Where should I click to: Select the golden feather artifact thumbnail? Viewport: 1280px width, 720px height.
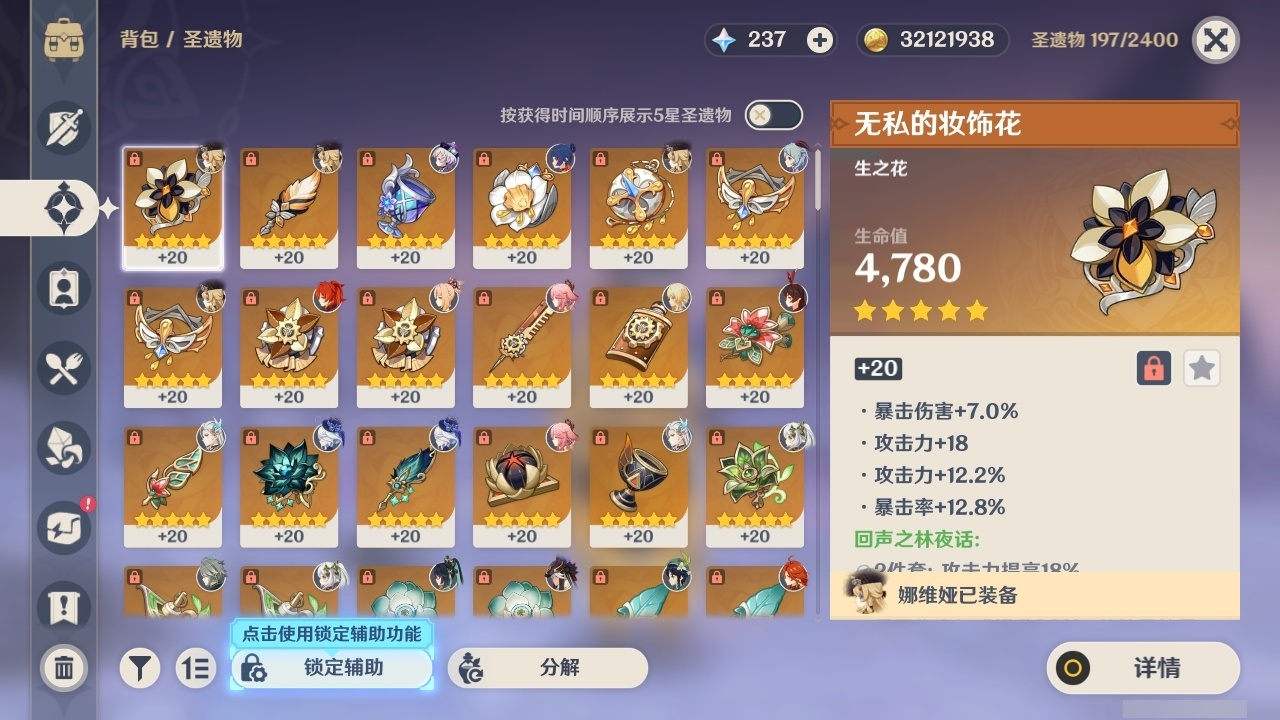289,205
